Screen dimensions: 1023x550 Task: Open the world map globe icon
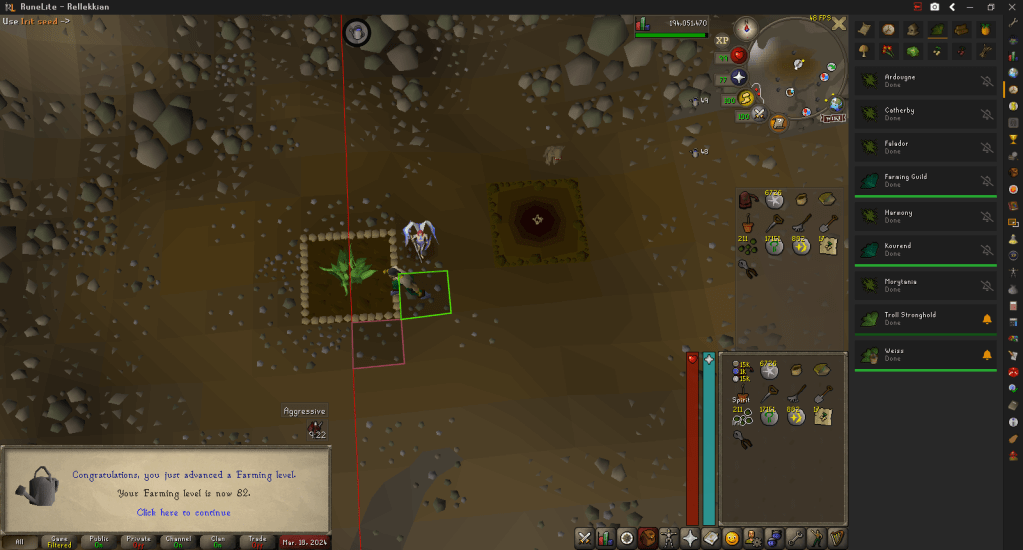(x=835, y=103)
